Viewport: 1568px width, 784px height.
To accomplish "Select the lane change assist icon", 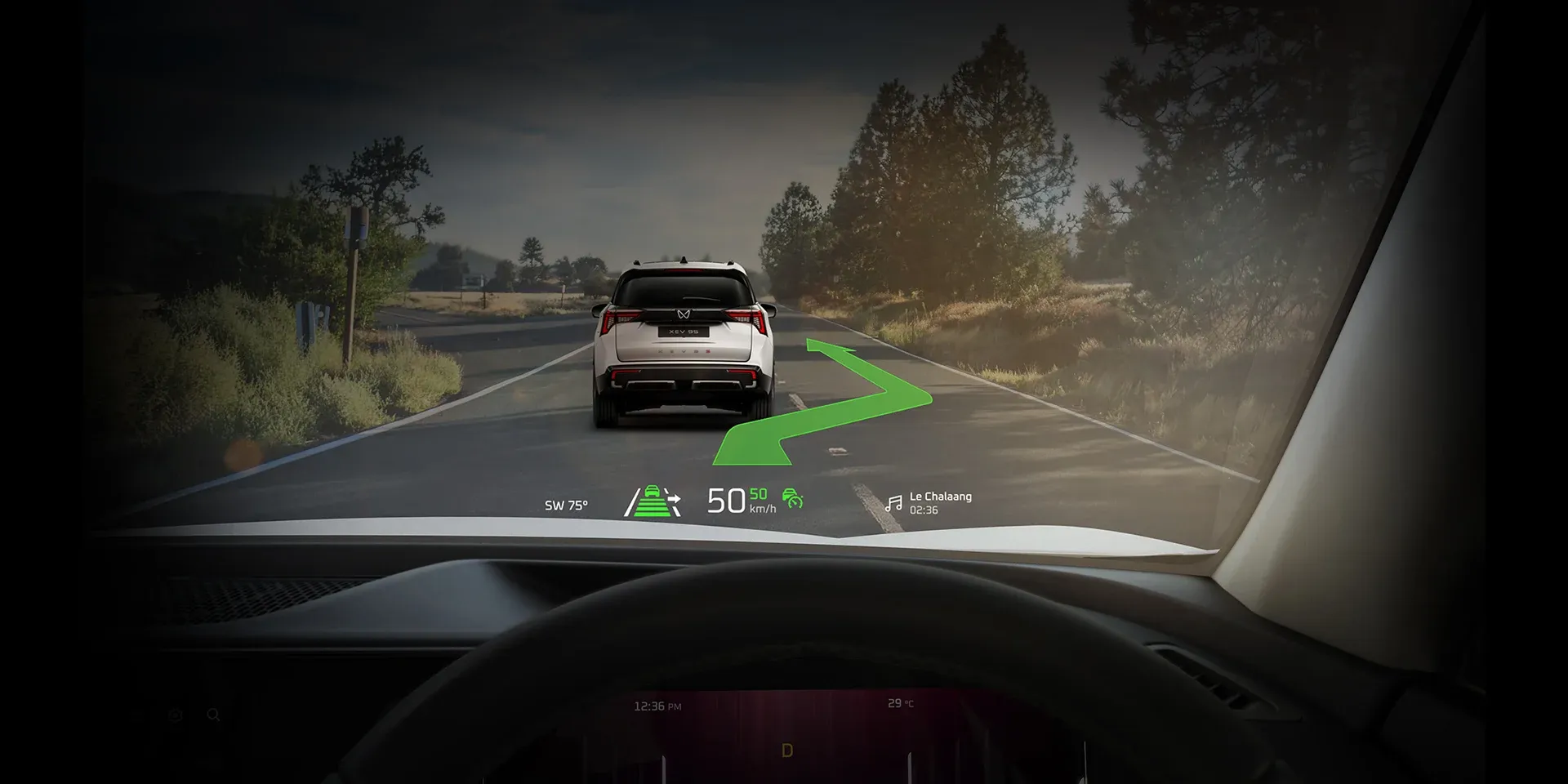I will click(x=653, y=501).
